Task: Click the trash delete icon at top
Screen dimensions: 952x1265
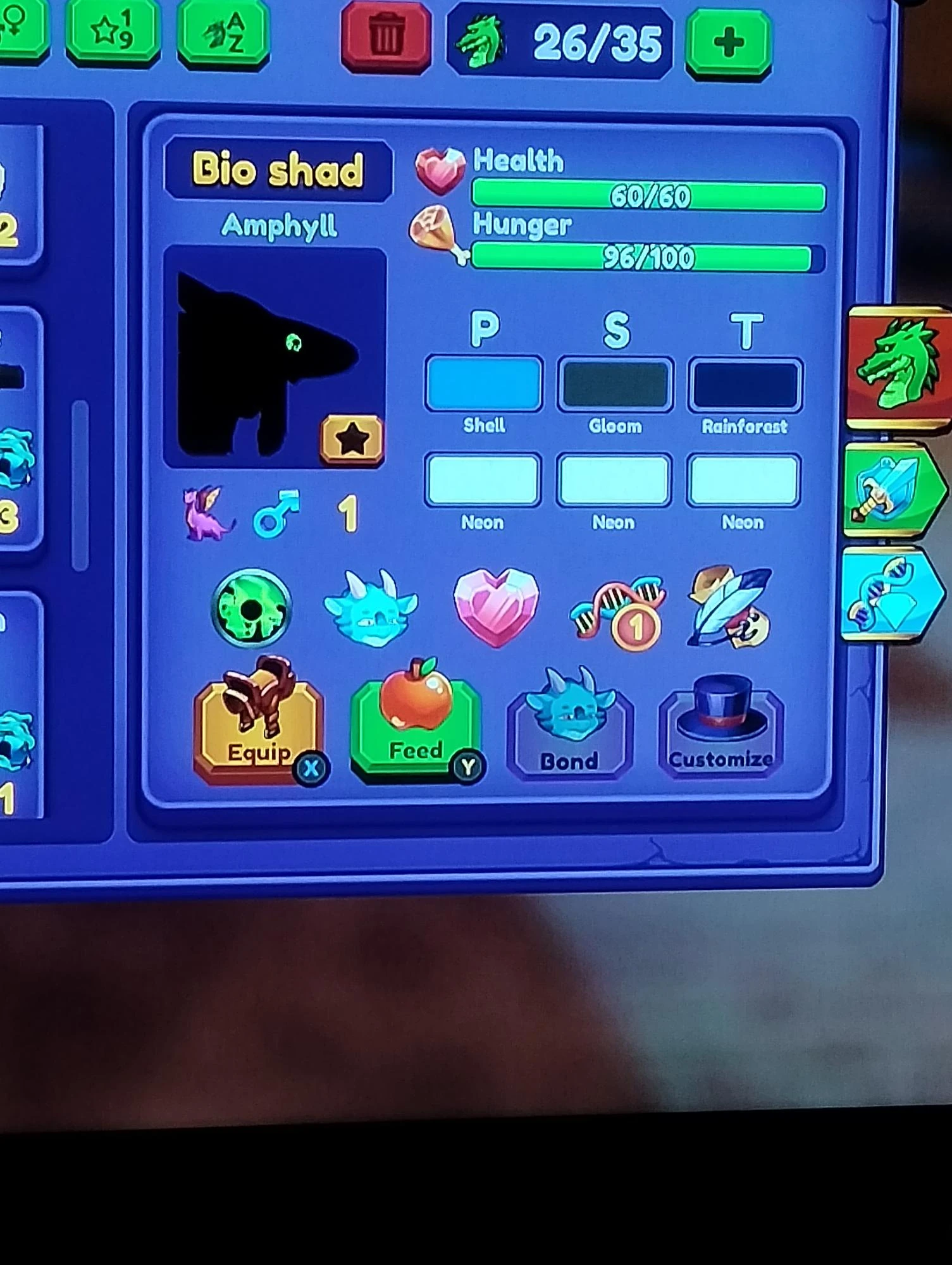Action: click(x=386, y=35)
